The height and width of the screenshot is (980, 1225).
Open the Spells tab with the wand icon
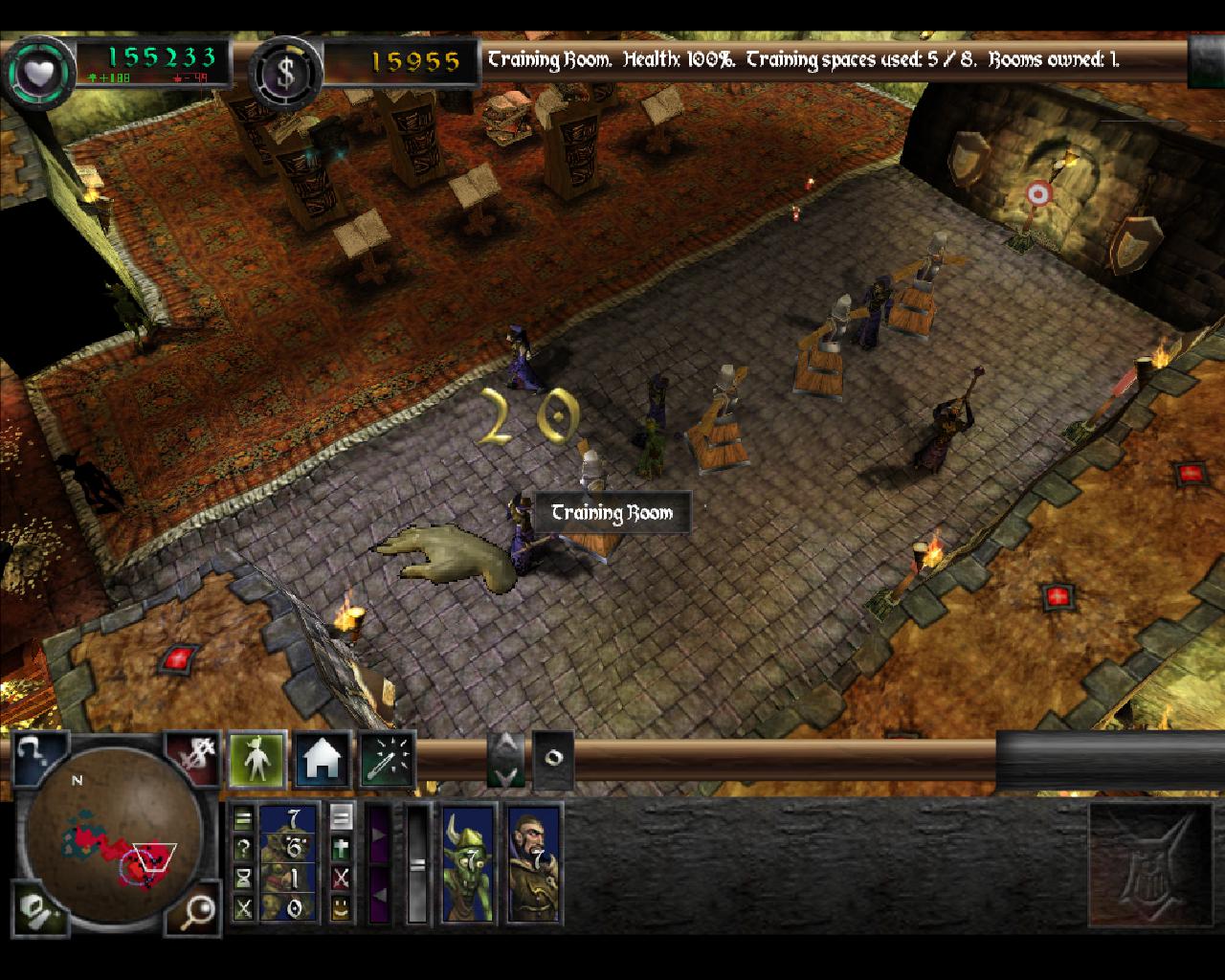click(x=388, y=761)
